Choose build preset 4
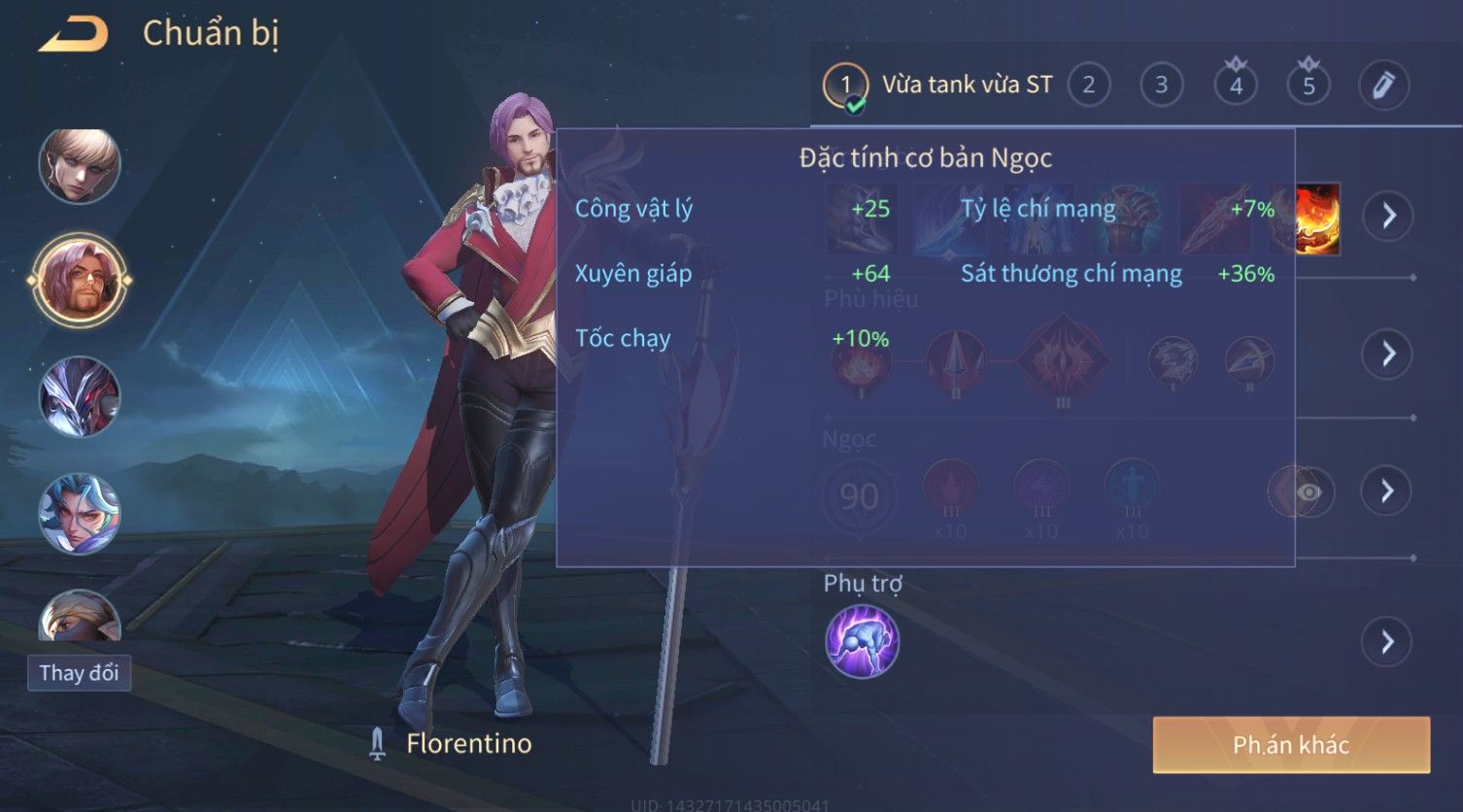 pyautogui.click(x=1236, y=85)
